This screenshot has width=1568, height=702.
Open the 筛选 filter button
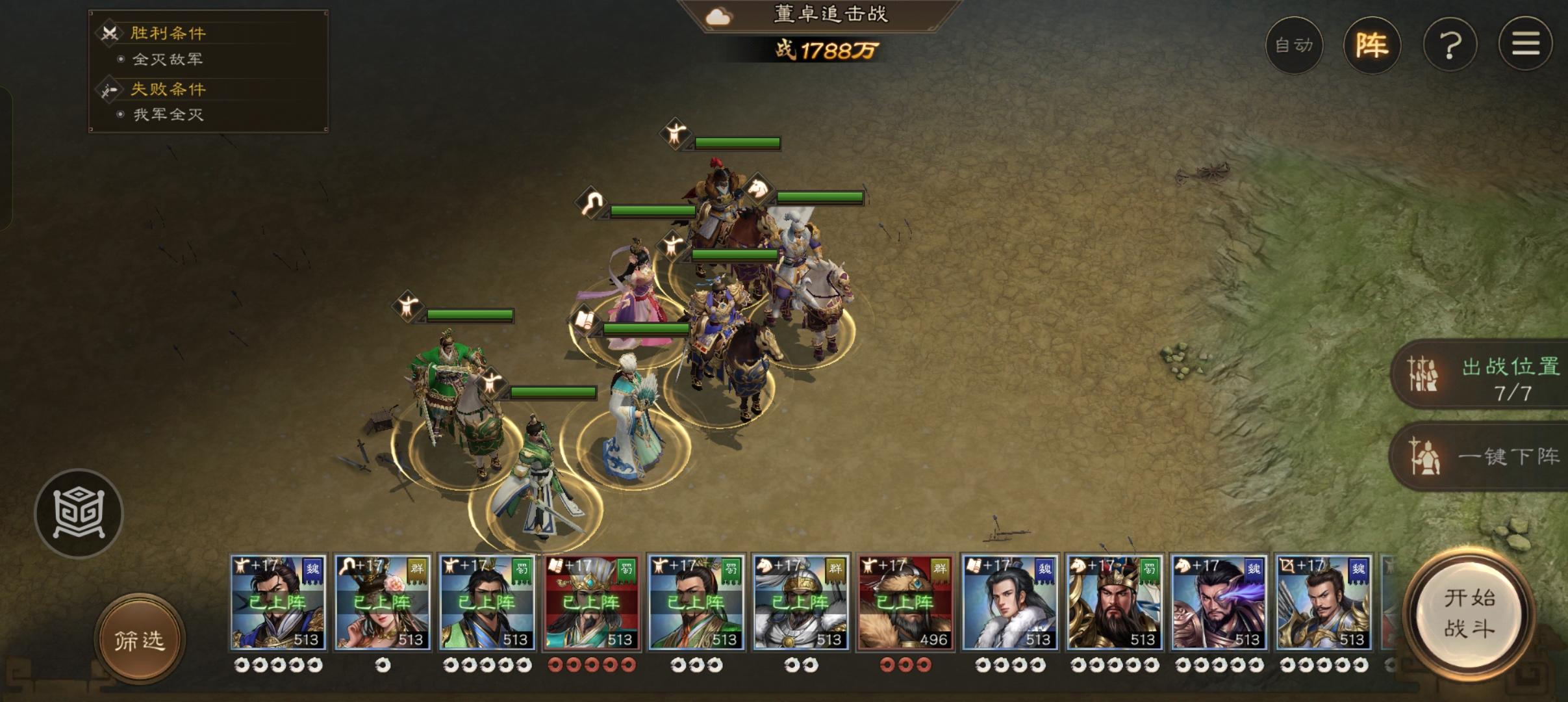coord(140,640)
